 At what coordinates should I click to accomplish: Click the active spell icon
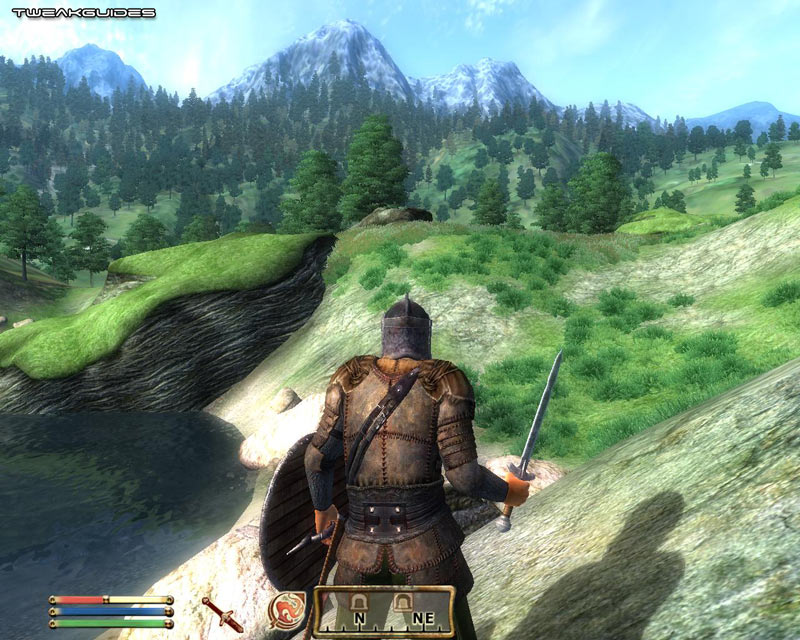click(x=286, y=610)
